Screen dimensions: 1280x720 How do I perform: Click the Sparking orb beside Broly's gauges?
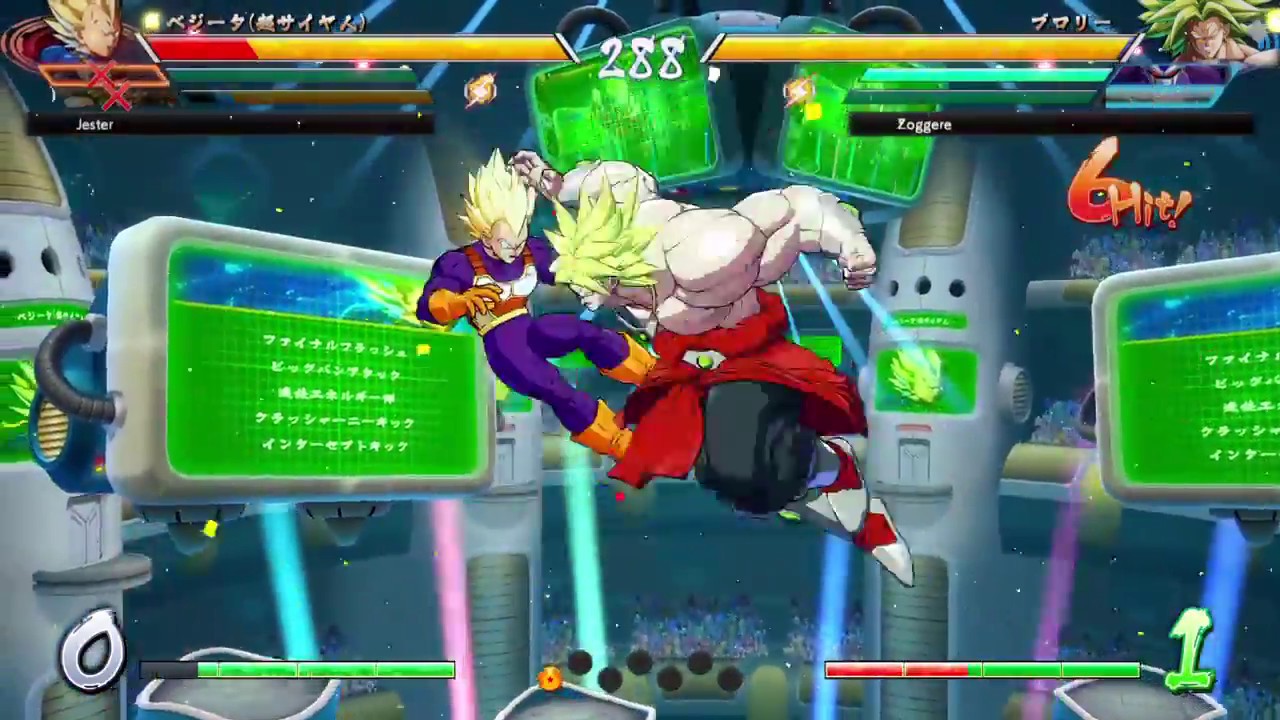(800, 90)
